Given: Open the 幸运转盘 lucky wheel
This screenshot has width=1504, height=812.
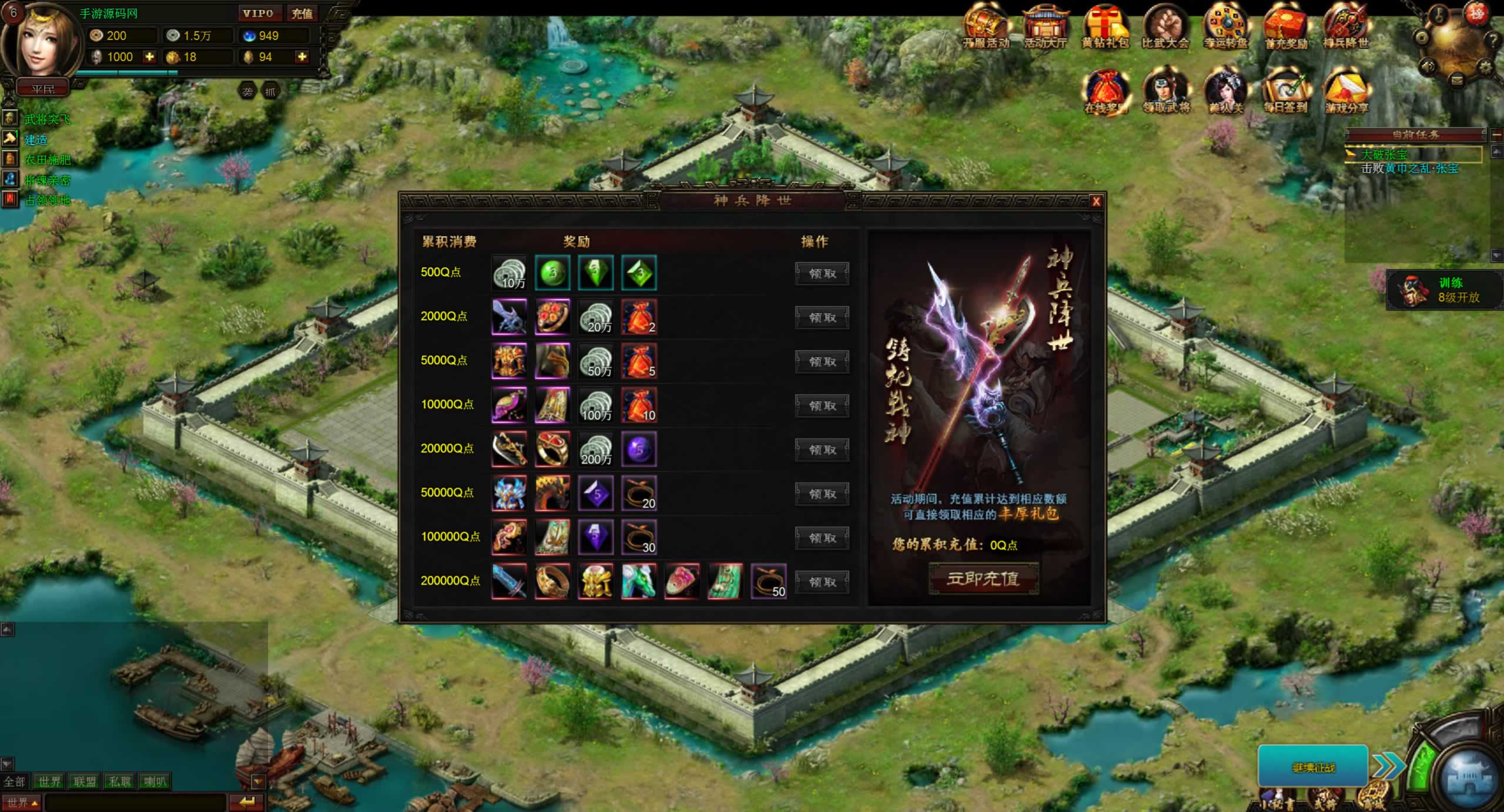Looking at the screenshot, I should 1225,26.
